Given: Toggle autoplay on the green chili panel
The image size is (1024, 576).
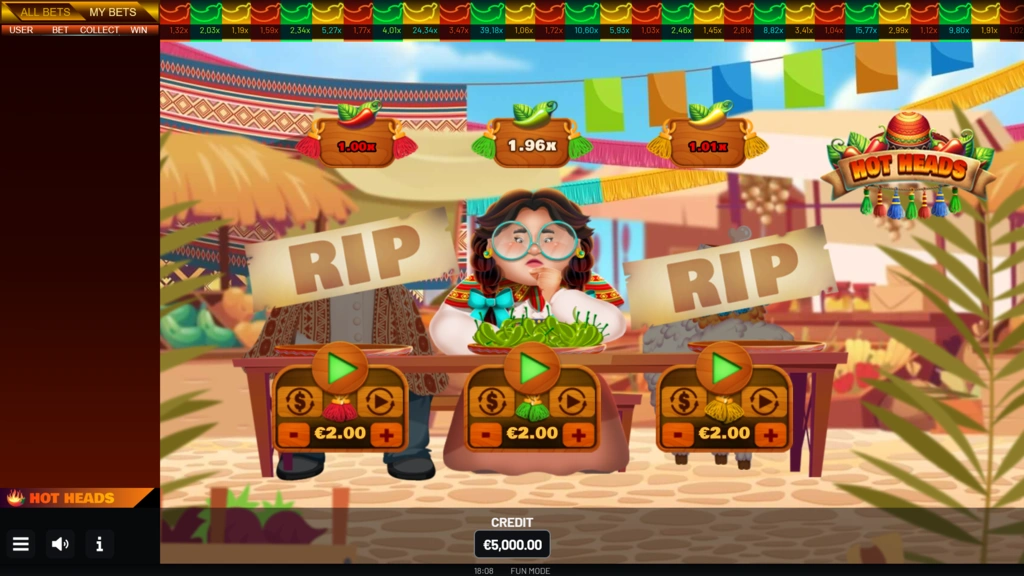Looking at the screenshot, I should click(x=572, y=402).
